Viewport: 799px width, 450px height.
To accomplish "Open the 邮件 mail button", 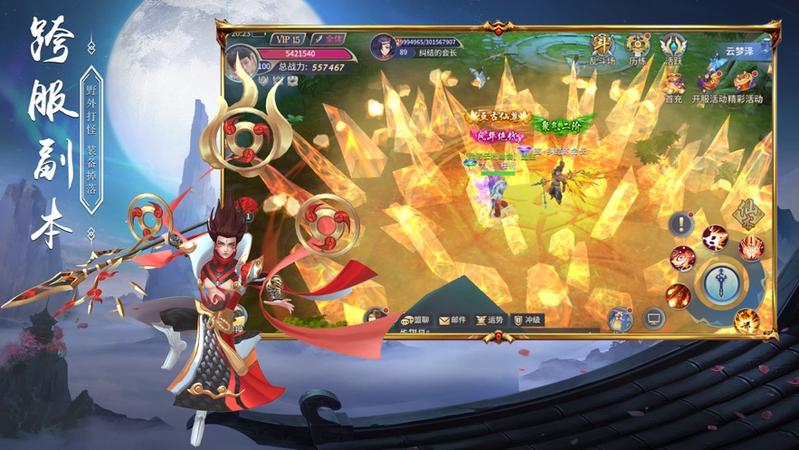I will pos(450,320).
